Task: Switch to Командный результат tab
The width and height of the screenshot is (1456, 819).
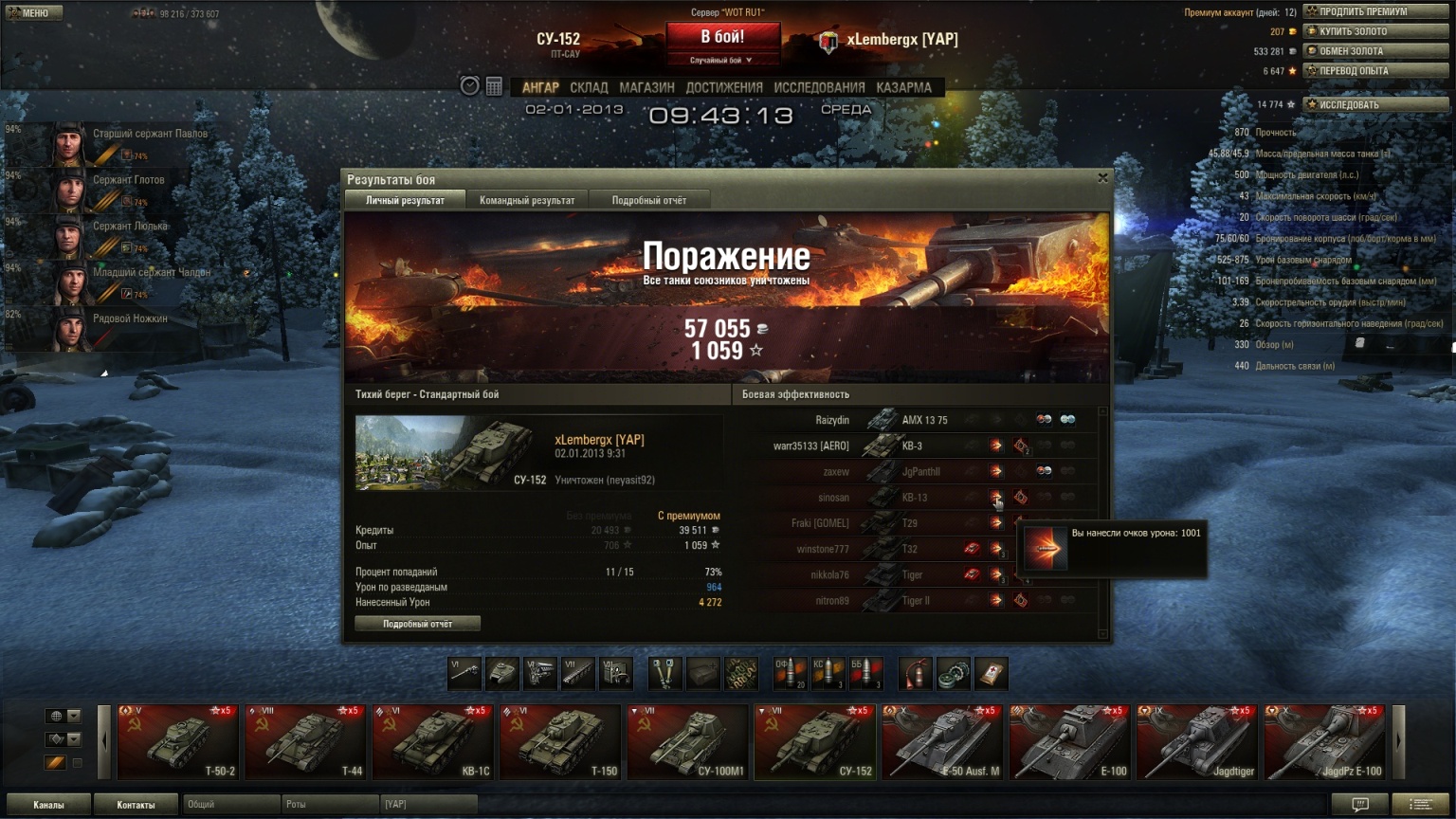Action: 527,200
